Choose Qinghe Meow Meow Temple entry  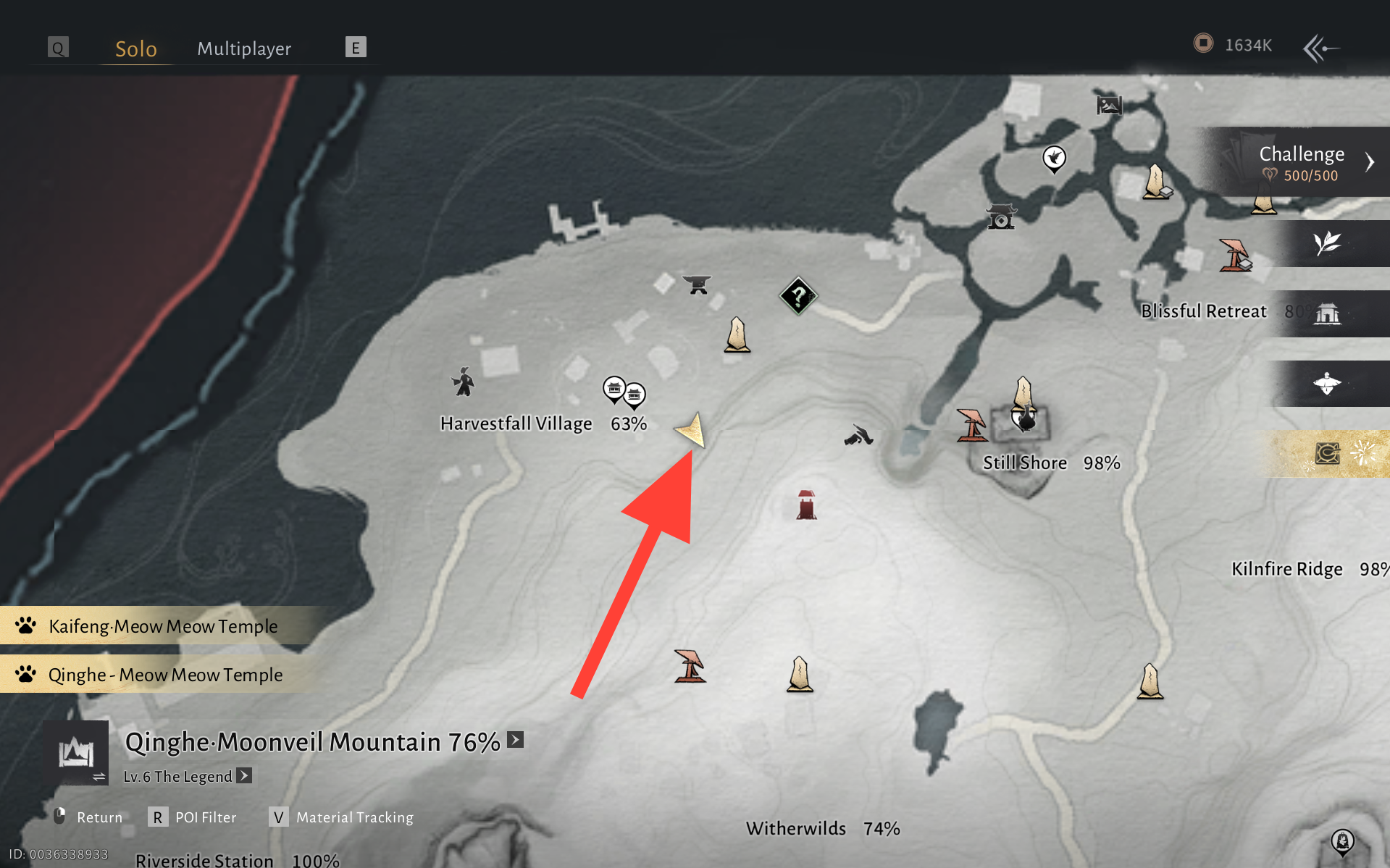point(165,675)
